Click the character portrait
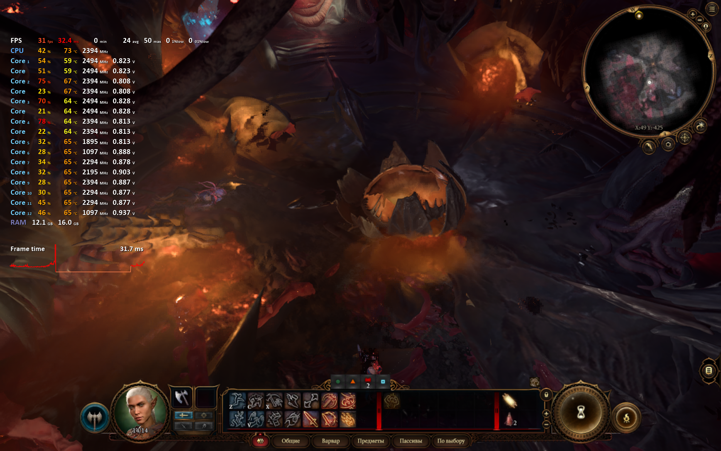The width and height of the screenshot is (721, 451). point(139,410)
